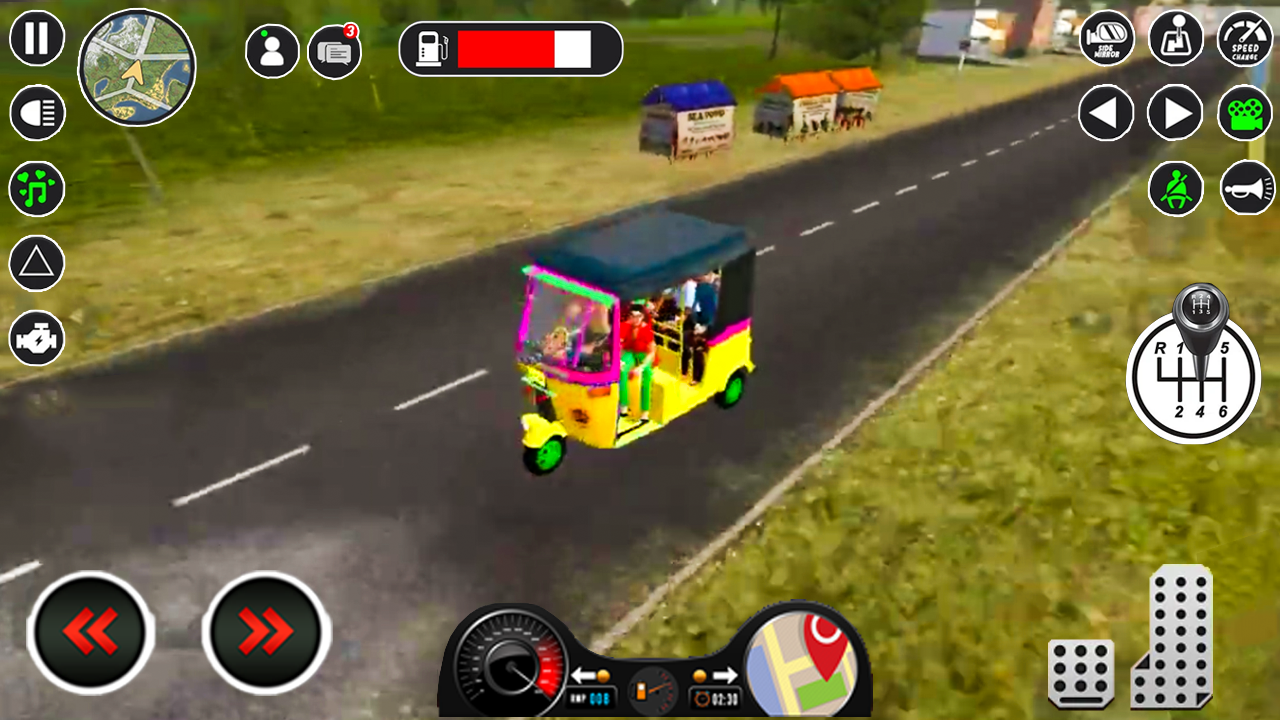Open the Speed Change option
1280x720 pixels.
1243,39
